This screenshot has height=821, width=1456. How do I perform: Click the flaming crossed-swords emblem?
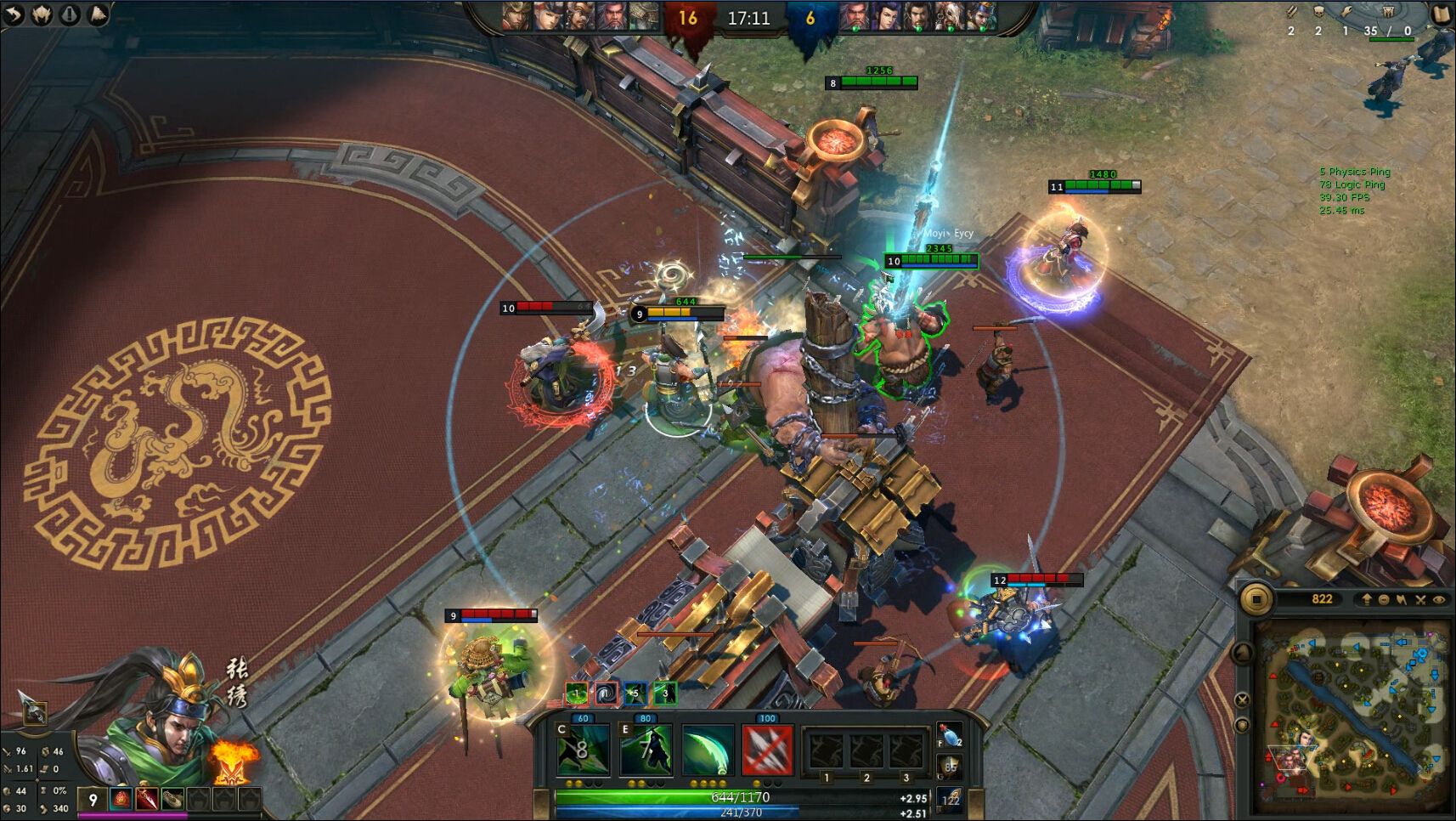(x=231, y=759)
